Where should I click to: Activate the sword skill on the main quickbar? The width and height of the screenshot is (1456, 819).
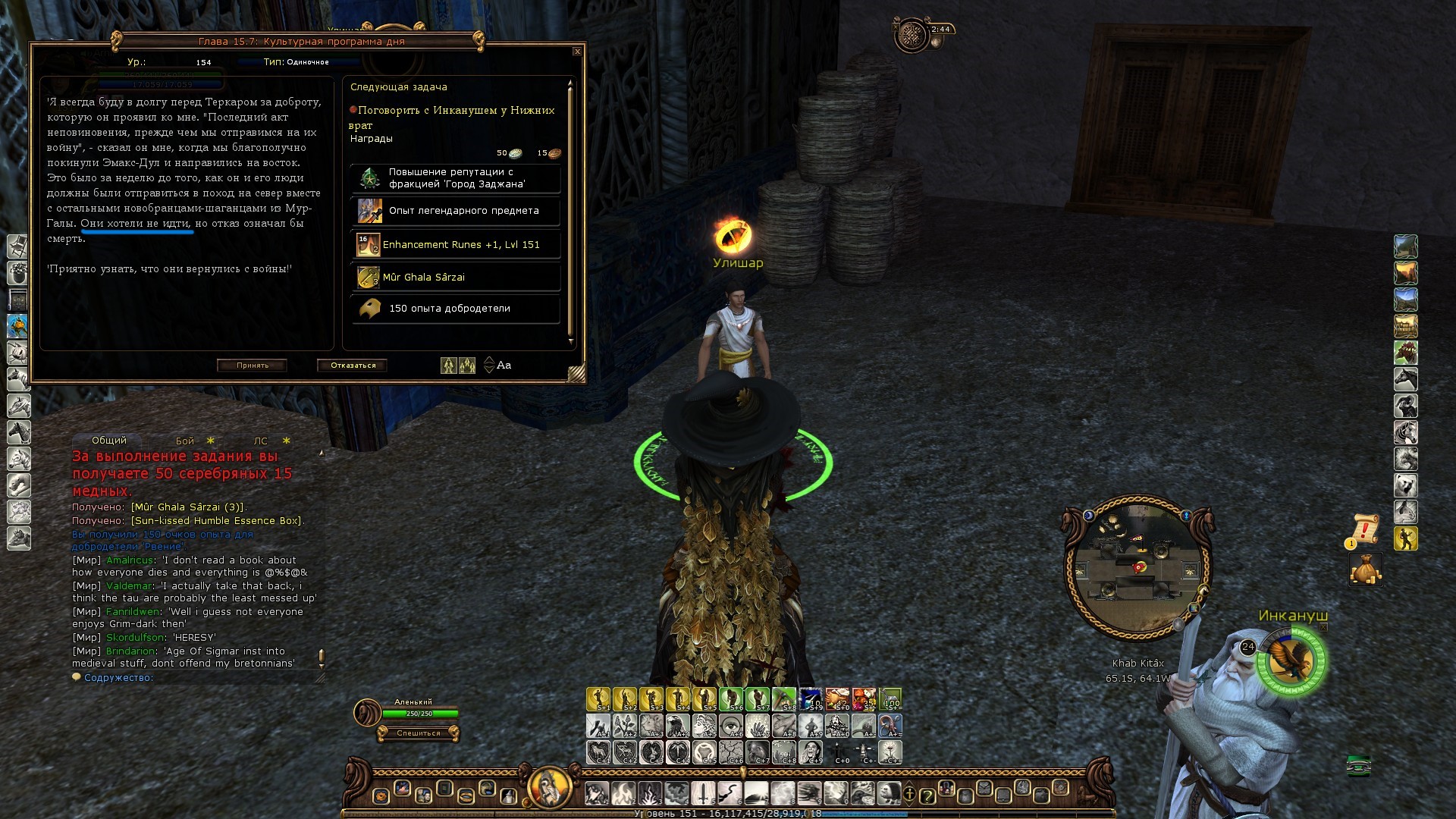pos(703,794)
